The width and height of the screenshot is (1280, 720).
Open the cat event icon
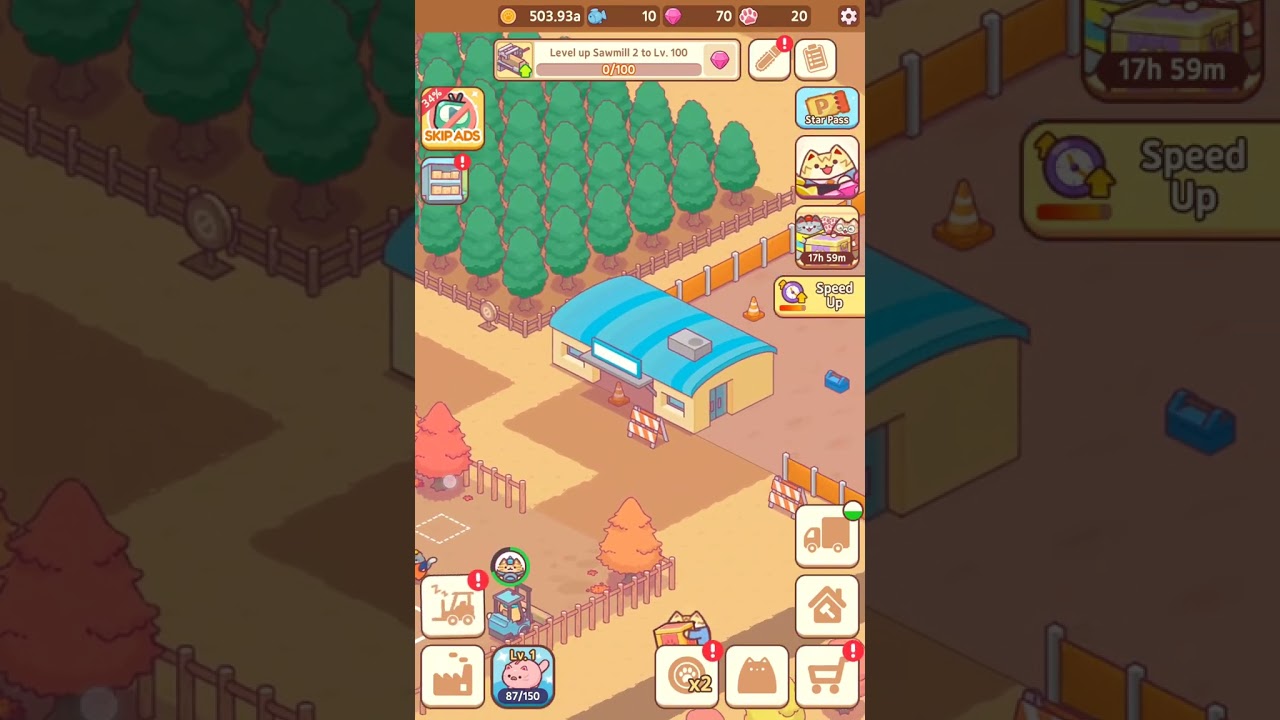tap(827, 168)
